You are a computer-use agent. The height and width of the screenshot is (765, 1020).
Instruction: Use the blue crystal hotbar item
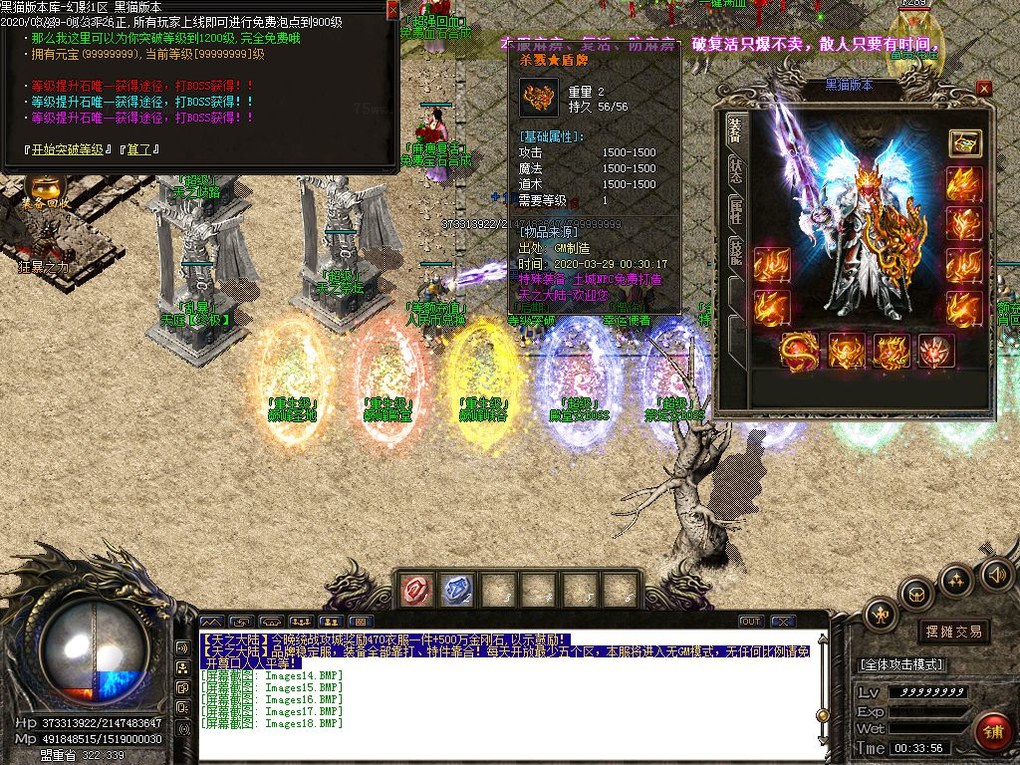pos(456,589)
